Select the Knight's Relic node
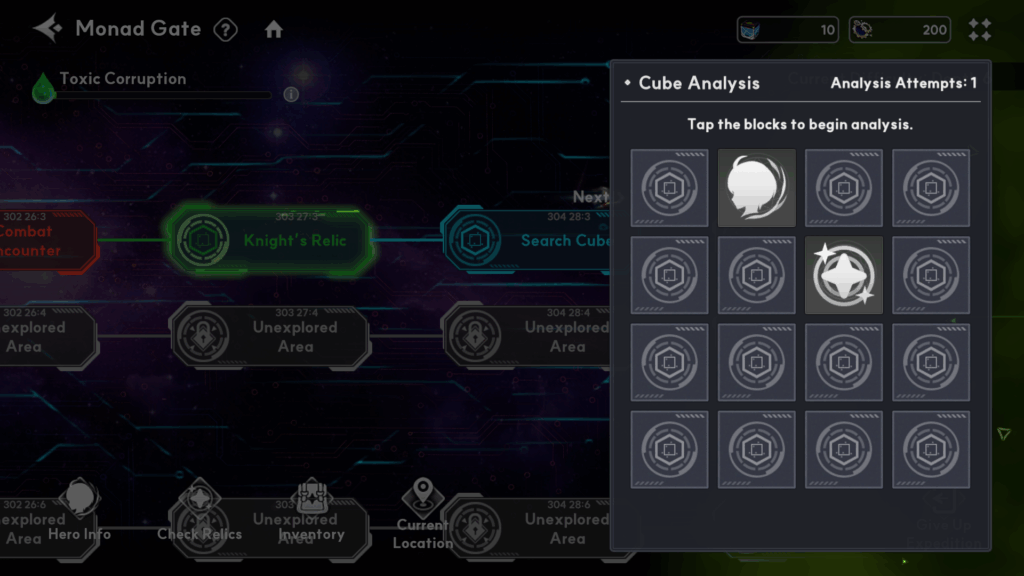This screenshot has height=576, width=1024. coord(268,240)
